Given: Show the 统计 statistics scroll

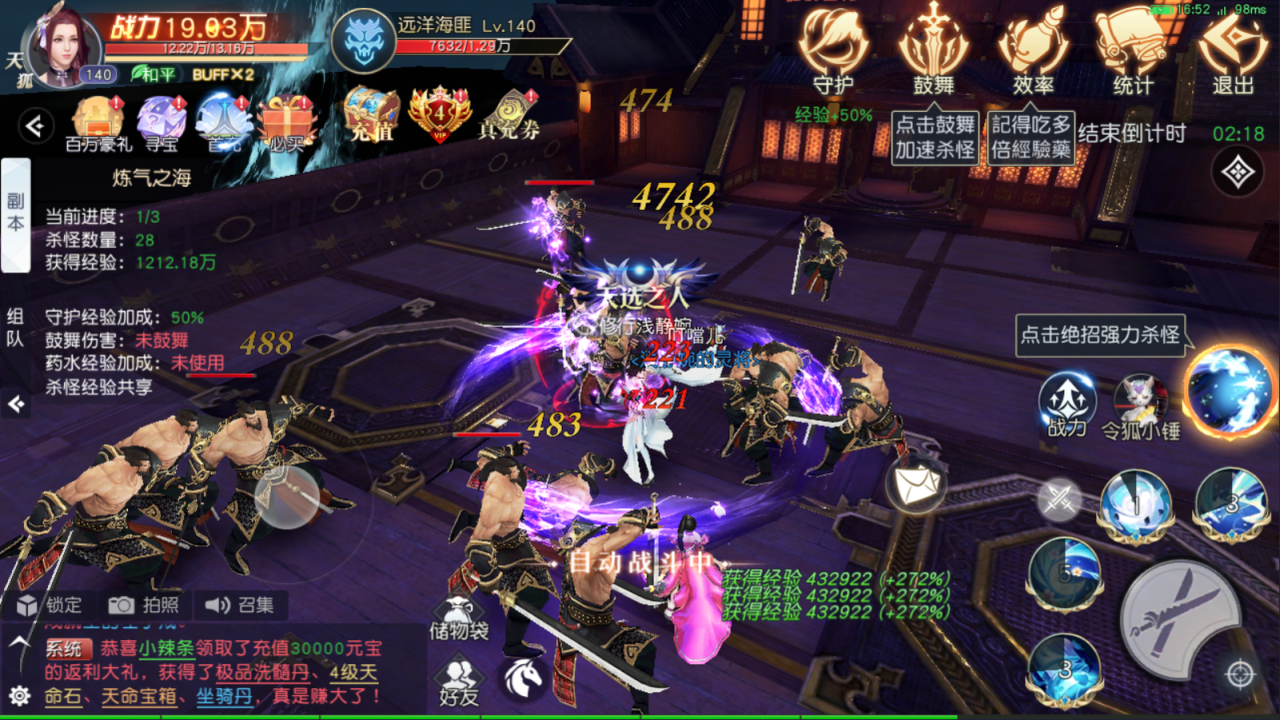Looking at the screenshot, I should click(1132, 50).
